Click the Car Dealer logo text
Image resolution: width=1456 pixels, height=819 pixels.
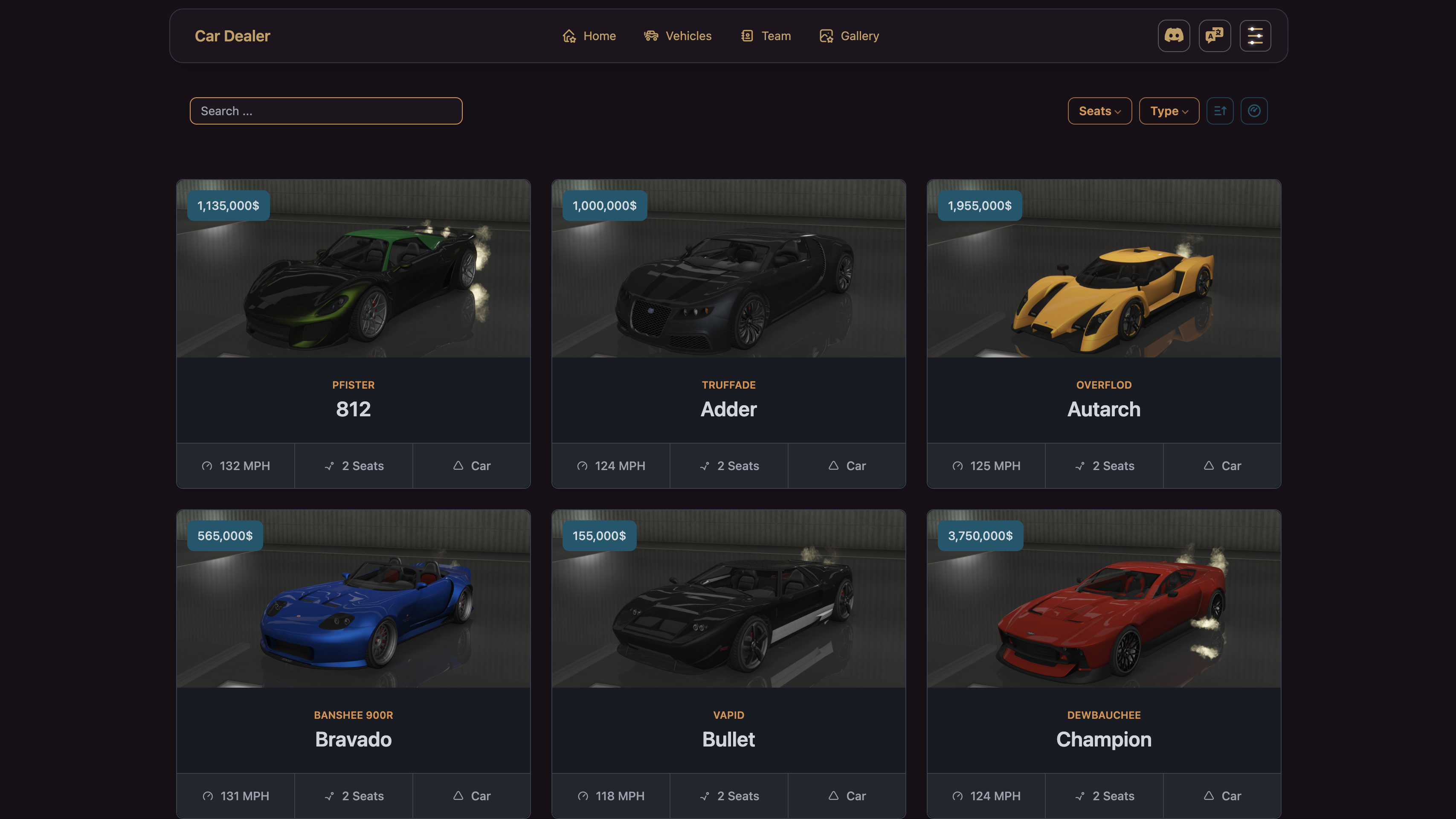pyautogui.click(x=232, y=36)
